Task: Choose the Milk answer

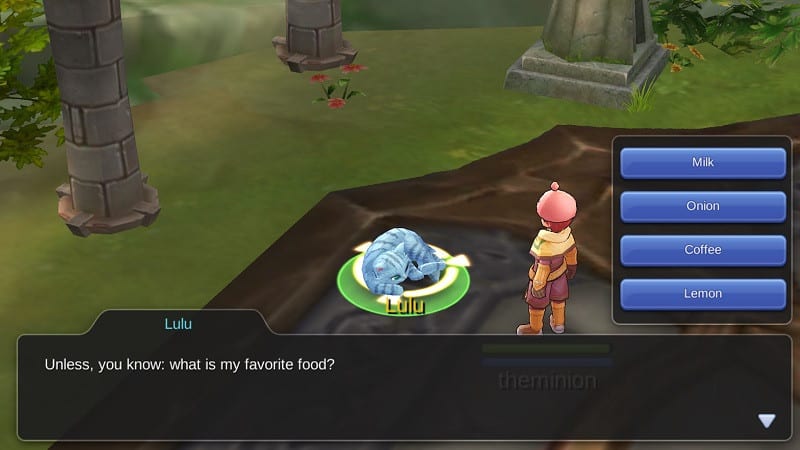Action: pos(703,162)
